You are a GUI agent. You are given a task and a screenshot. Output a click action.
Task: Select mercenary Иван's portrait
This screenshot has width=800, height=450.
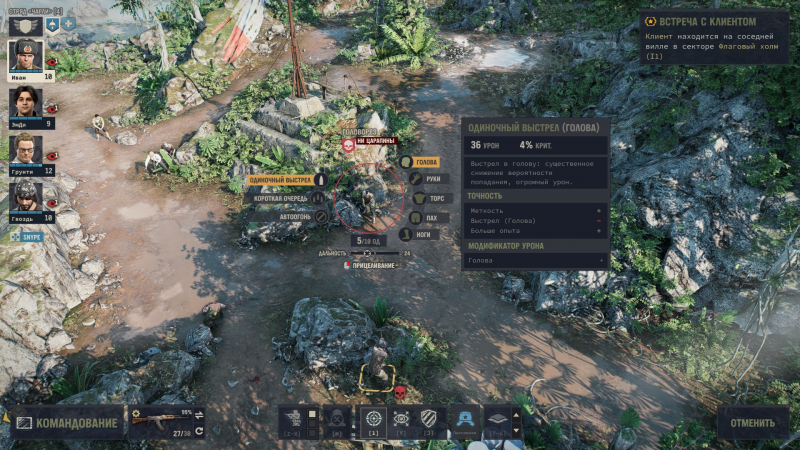click(26, 56)
